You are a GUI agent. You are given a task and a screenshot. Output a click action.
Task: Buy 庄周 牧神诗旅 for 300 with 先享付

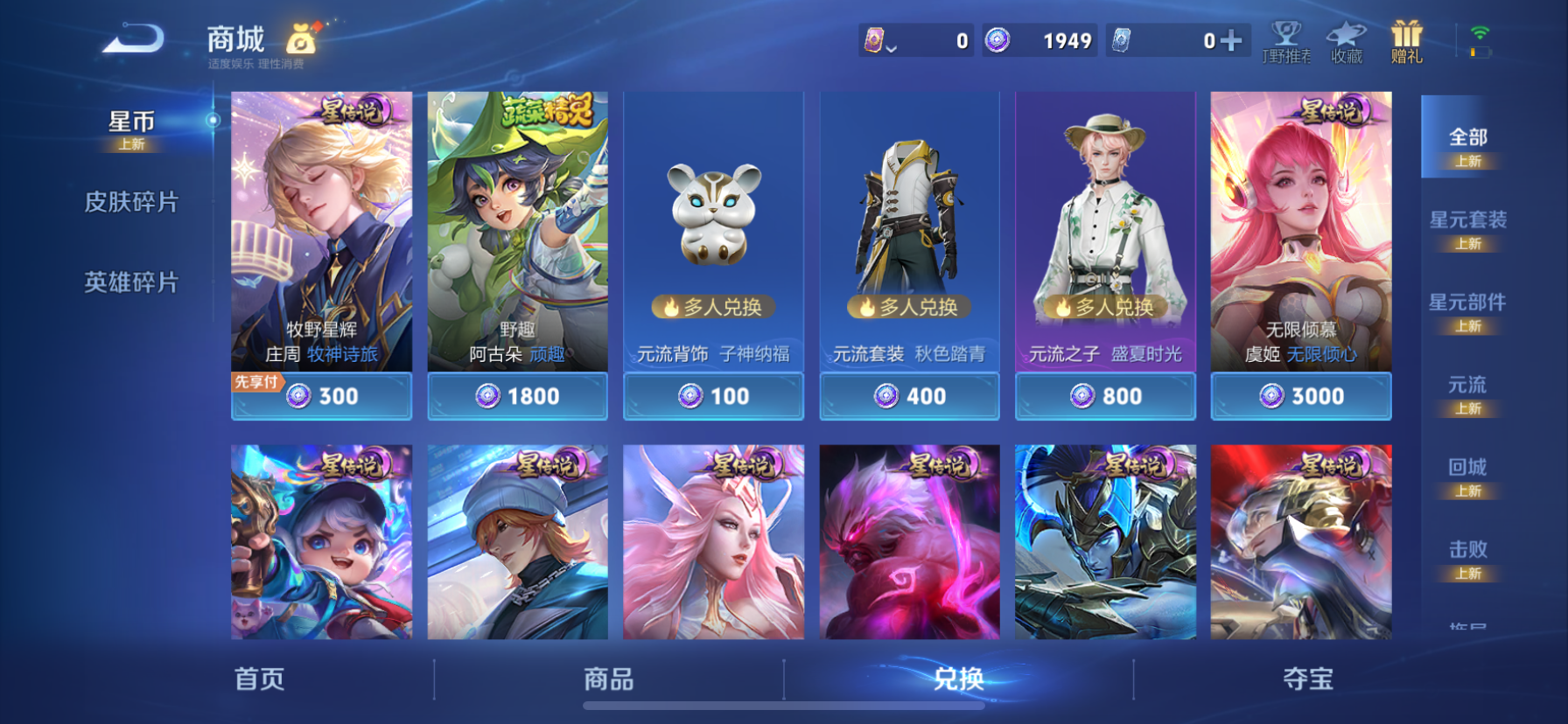[x=321, y=395]
